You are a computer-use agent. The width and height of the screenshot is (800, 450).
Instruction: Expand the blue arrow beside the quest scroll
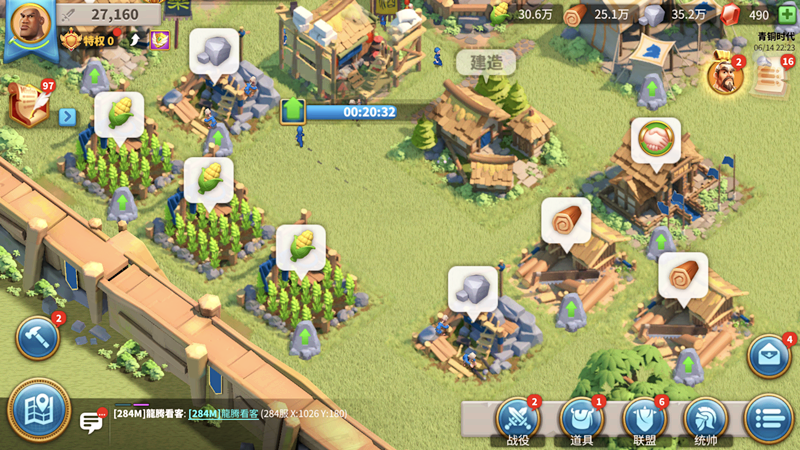tap(68, 116)
